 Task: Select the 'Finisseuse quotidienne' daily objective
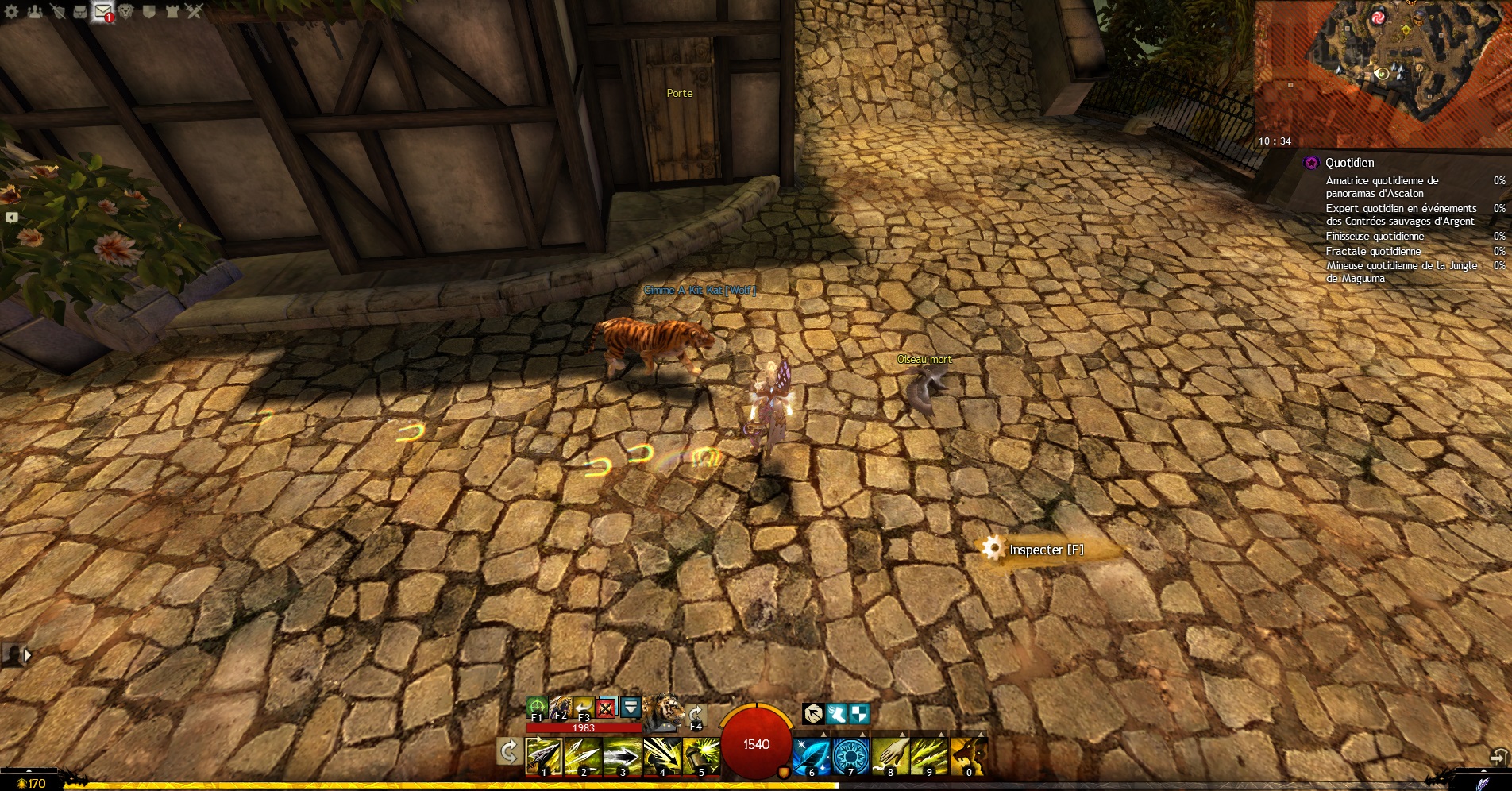tap(1375, 236)
